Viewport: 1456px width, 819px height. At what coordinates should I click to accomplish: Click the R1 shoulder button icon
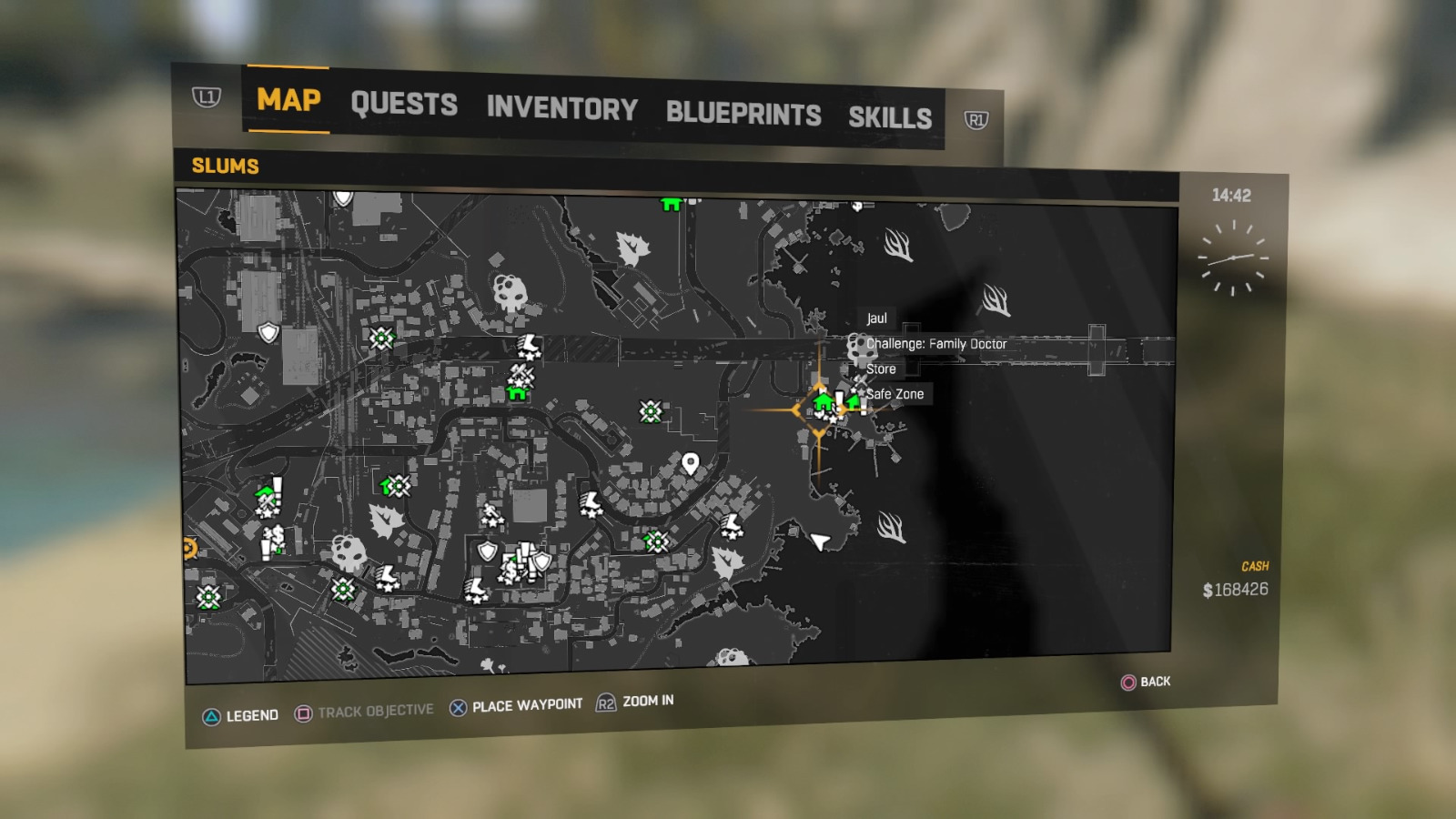coord(976,119)
